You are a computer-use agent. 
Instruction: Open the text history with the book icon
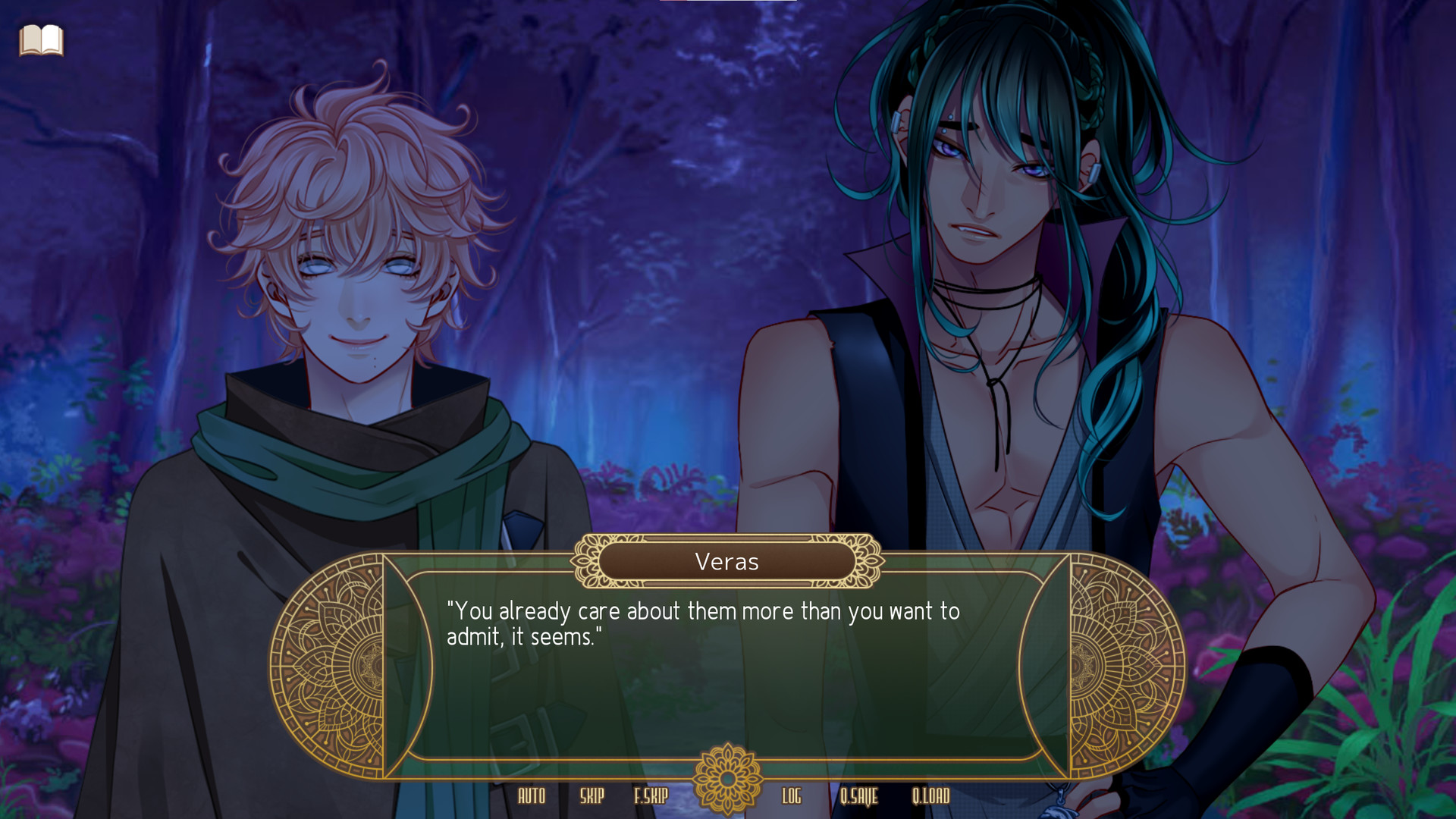point(43,42)
